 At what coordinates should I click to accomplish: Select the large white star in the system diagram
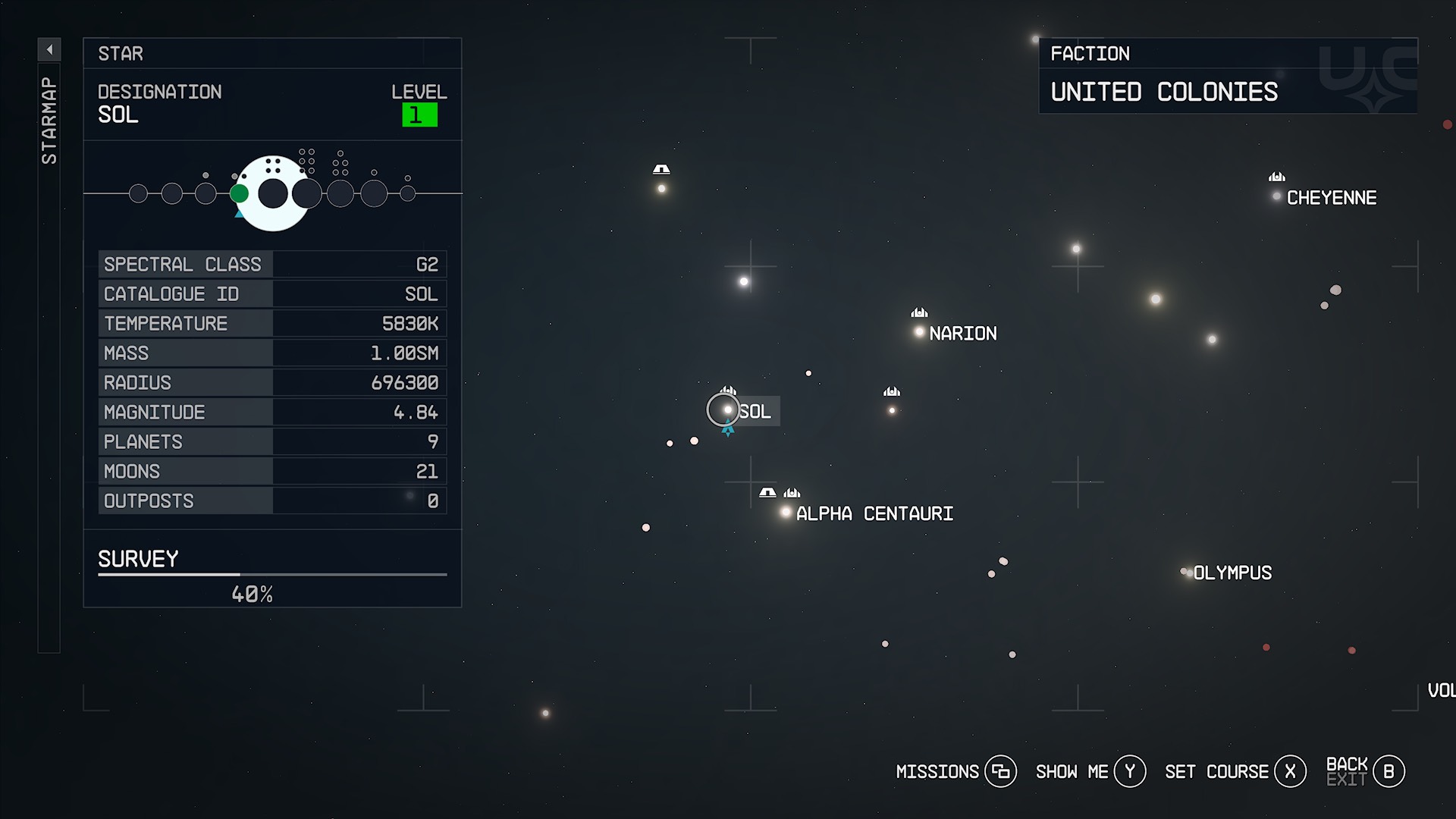pyautogui.click(x=273, y=192)
